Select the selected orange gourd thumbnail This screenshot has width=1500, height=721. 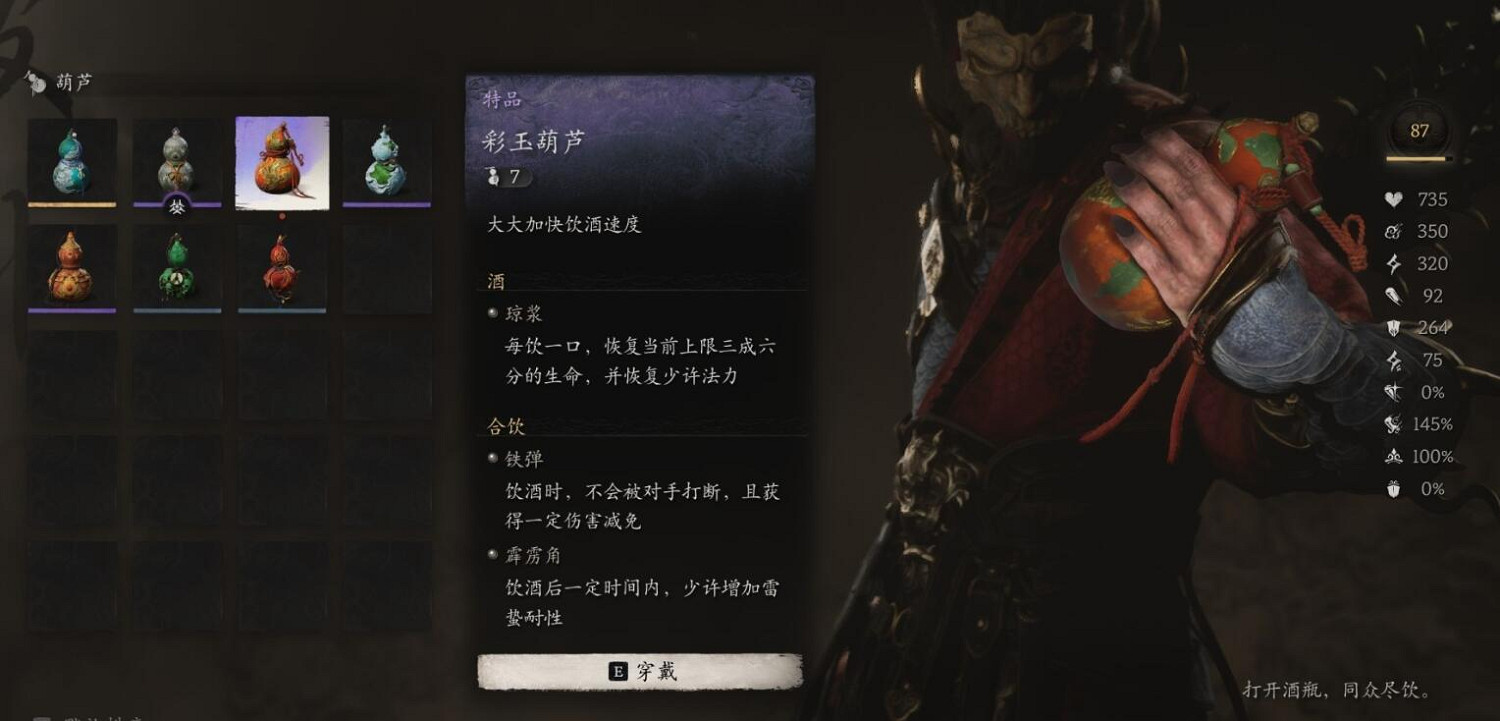tap(281, 158)
